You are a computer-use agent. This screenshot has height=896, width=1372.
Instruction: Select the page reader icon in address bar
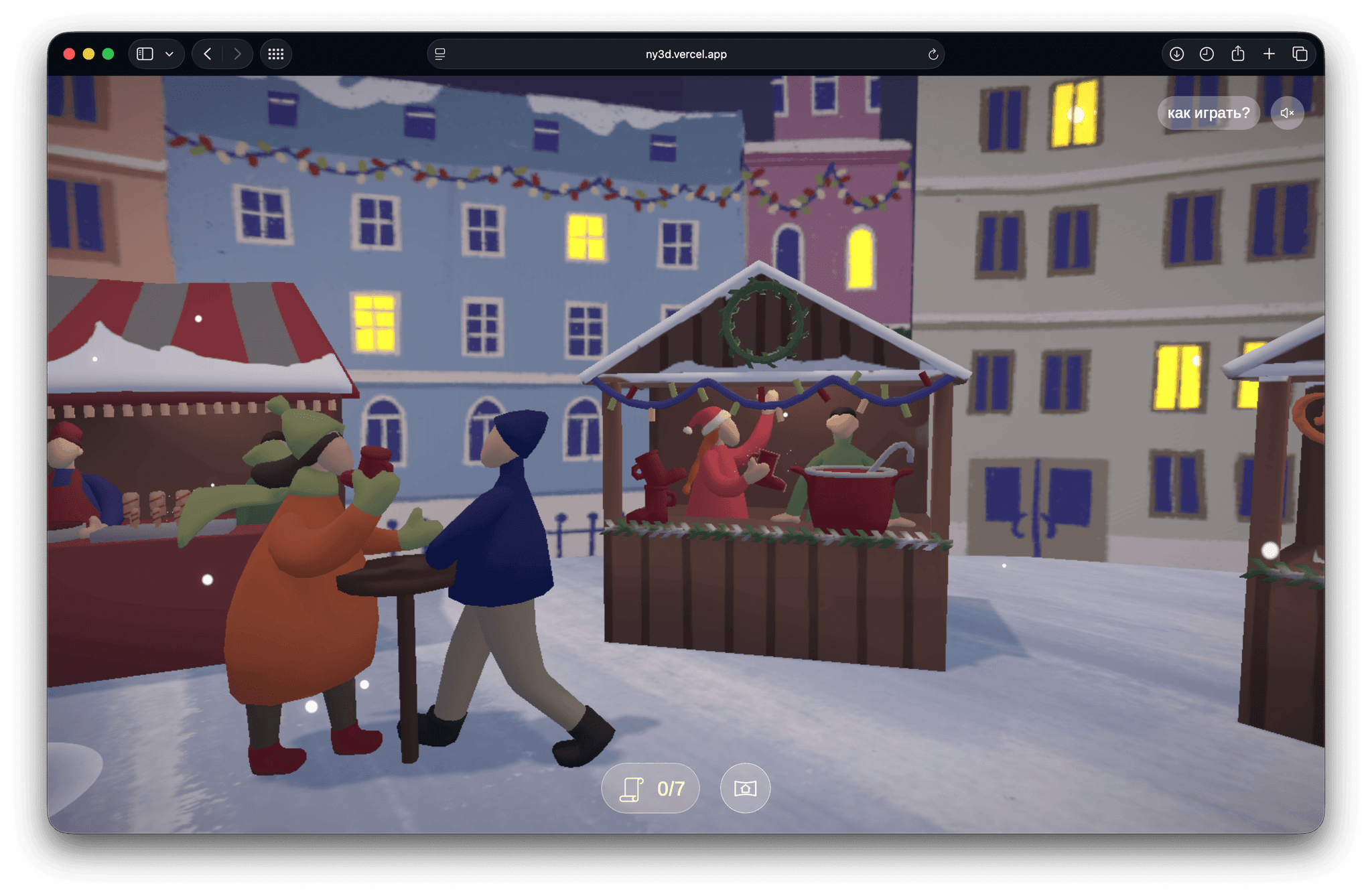440,54
